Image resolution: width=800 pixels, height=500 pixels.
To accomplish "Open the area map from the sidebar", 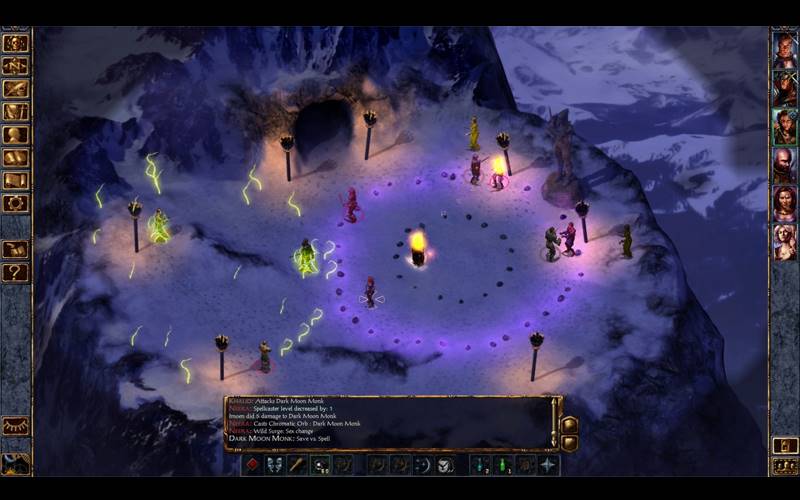I will pyautogui.click(x=15, y=66).
